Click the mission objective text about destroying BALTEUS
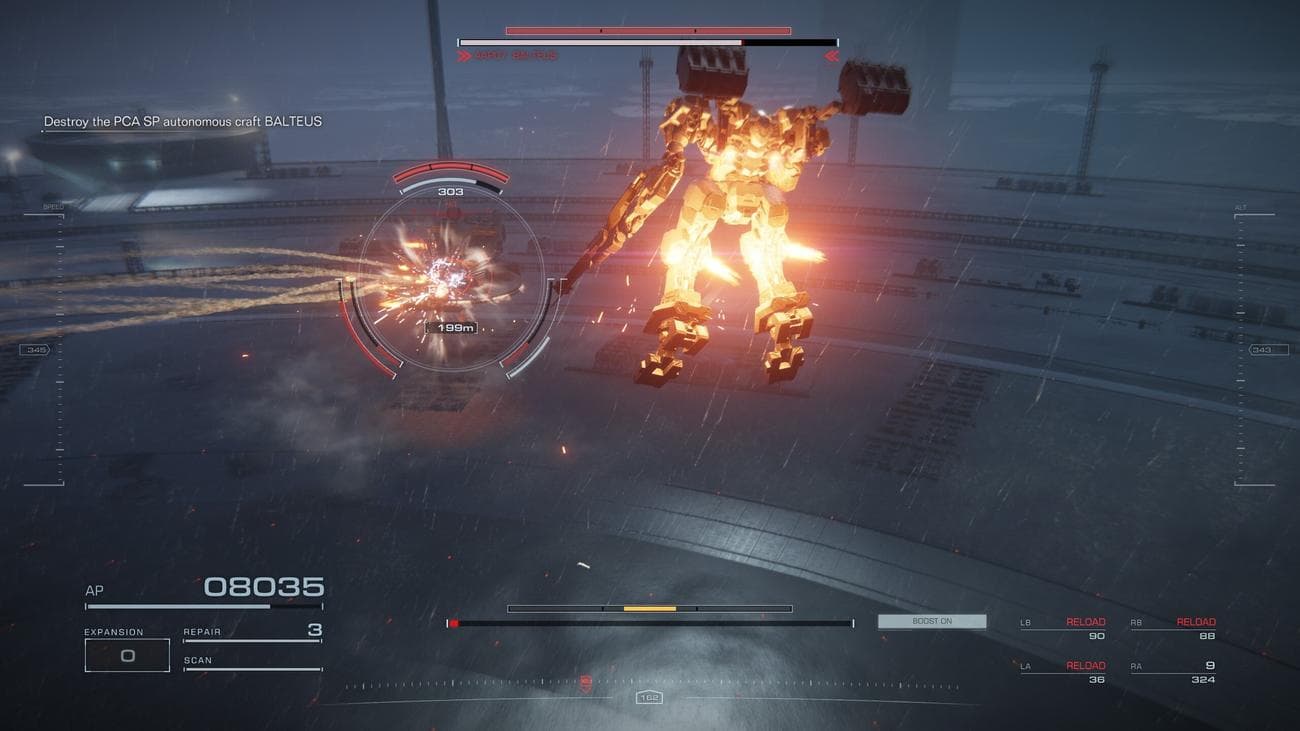This screenshot has width=1300, height=731. coord(181,120)
